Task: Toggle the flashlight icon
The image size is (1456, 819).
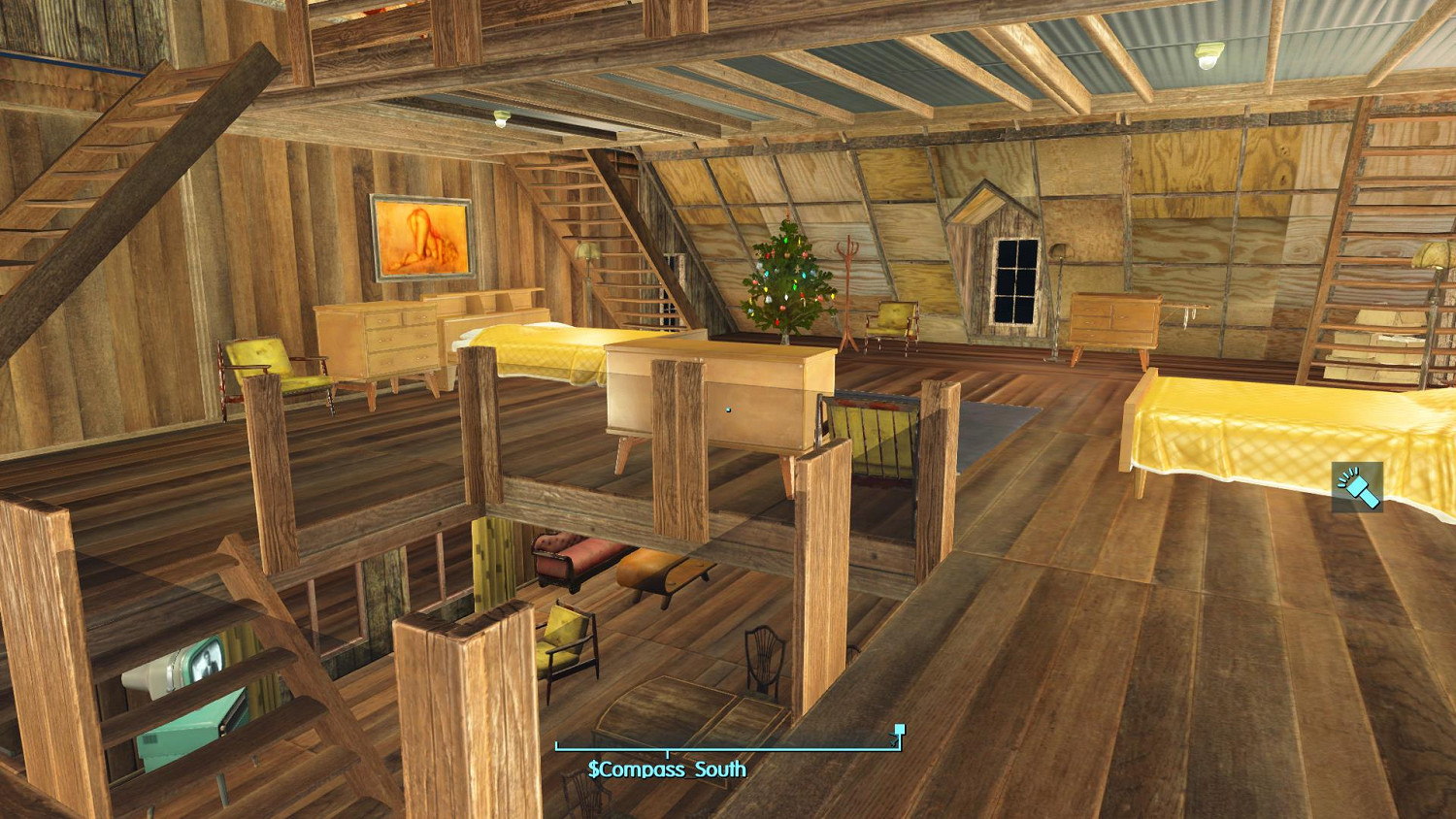Action: point(1357,487)
